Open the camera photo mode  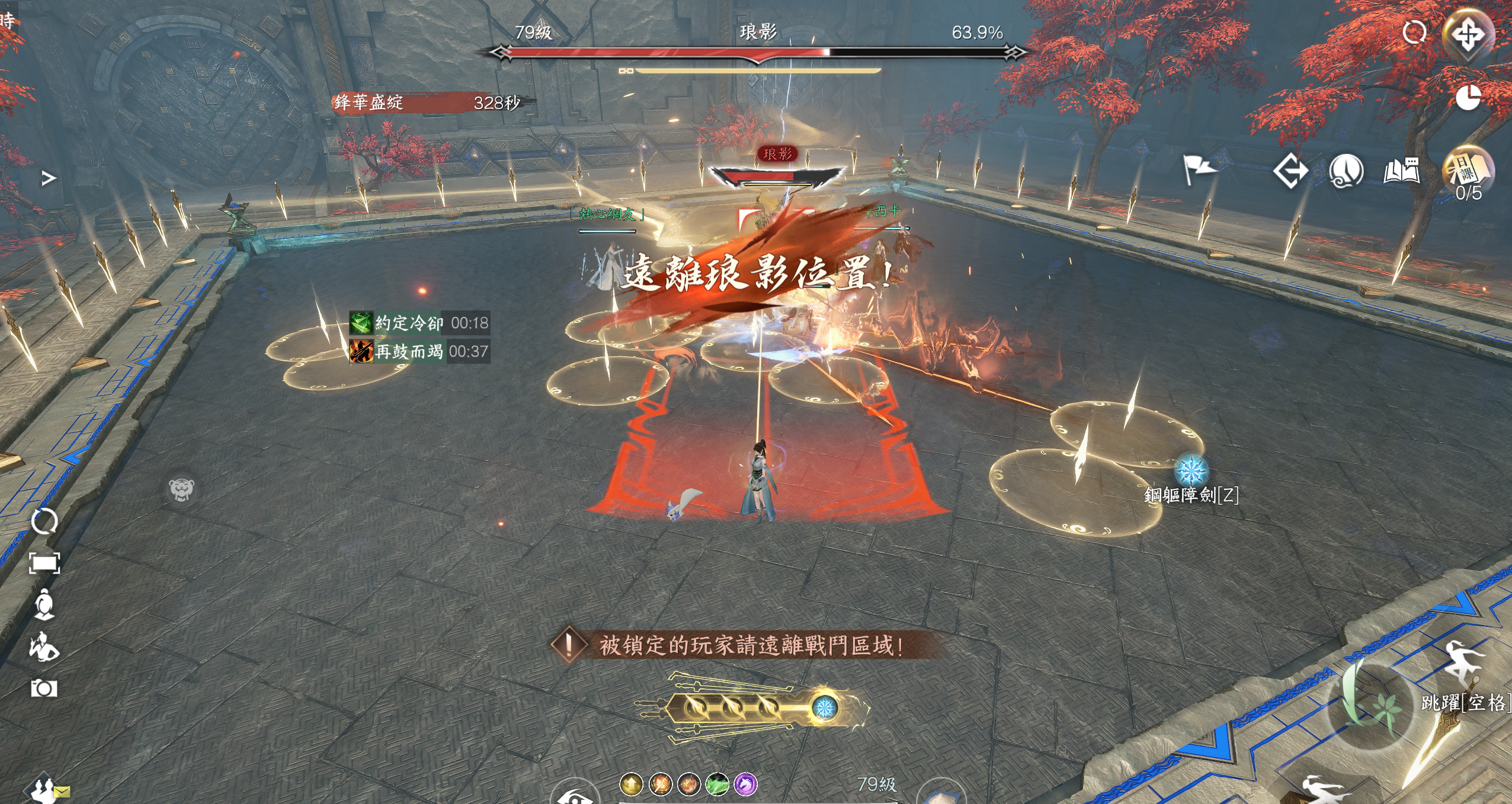point(44,688)
